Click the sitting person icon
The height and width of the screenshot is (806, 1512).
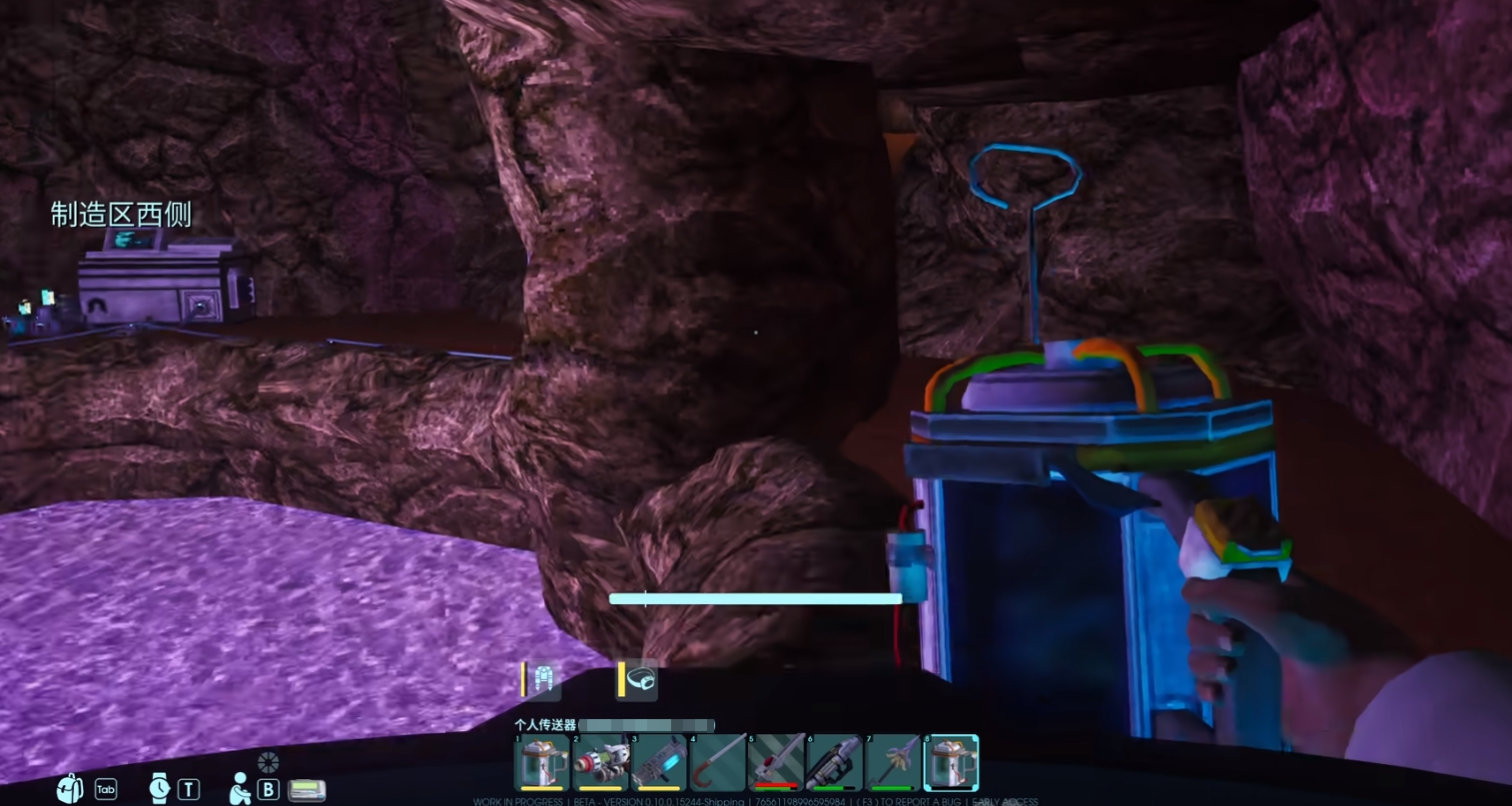click(x=241, y=789)
